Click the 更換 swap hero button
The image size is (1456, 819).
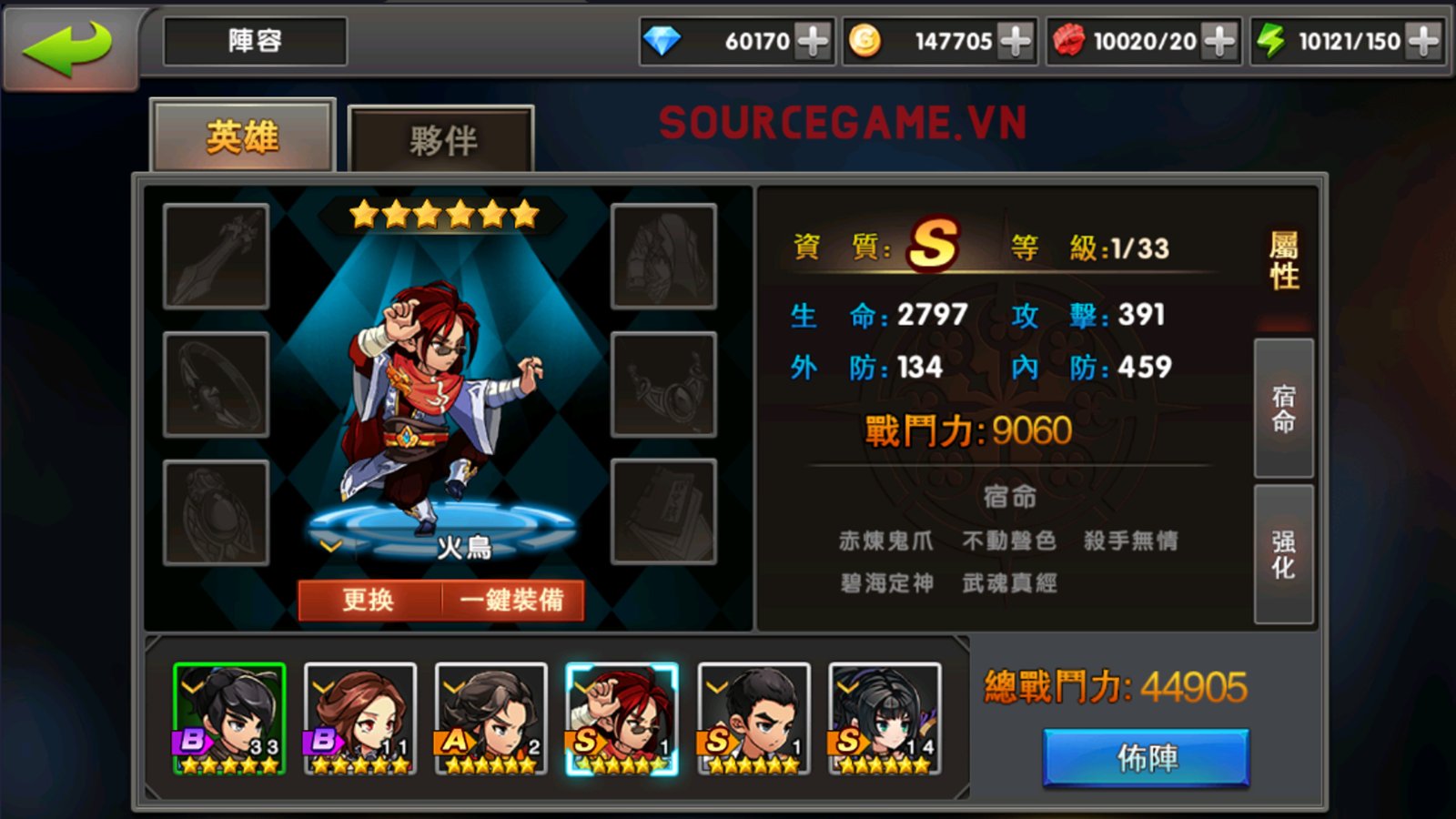369,600
